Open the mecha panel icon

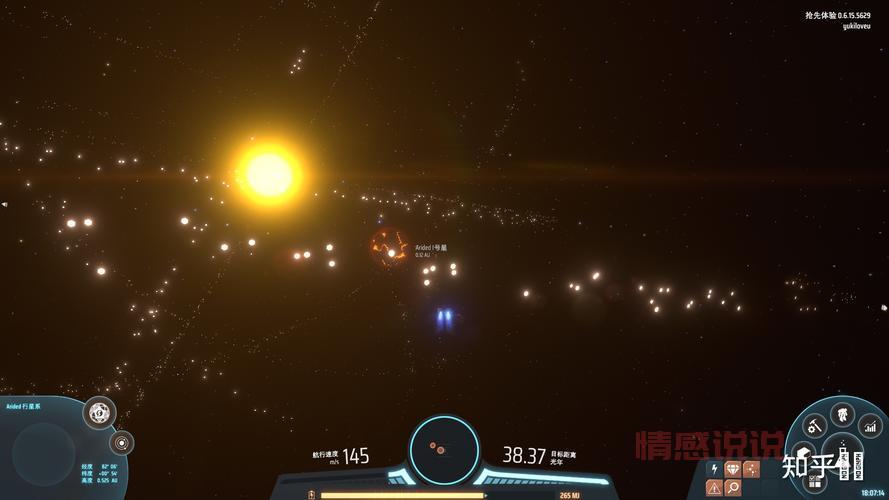843,411
